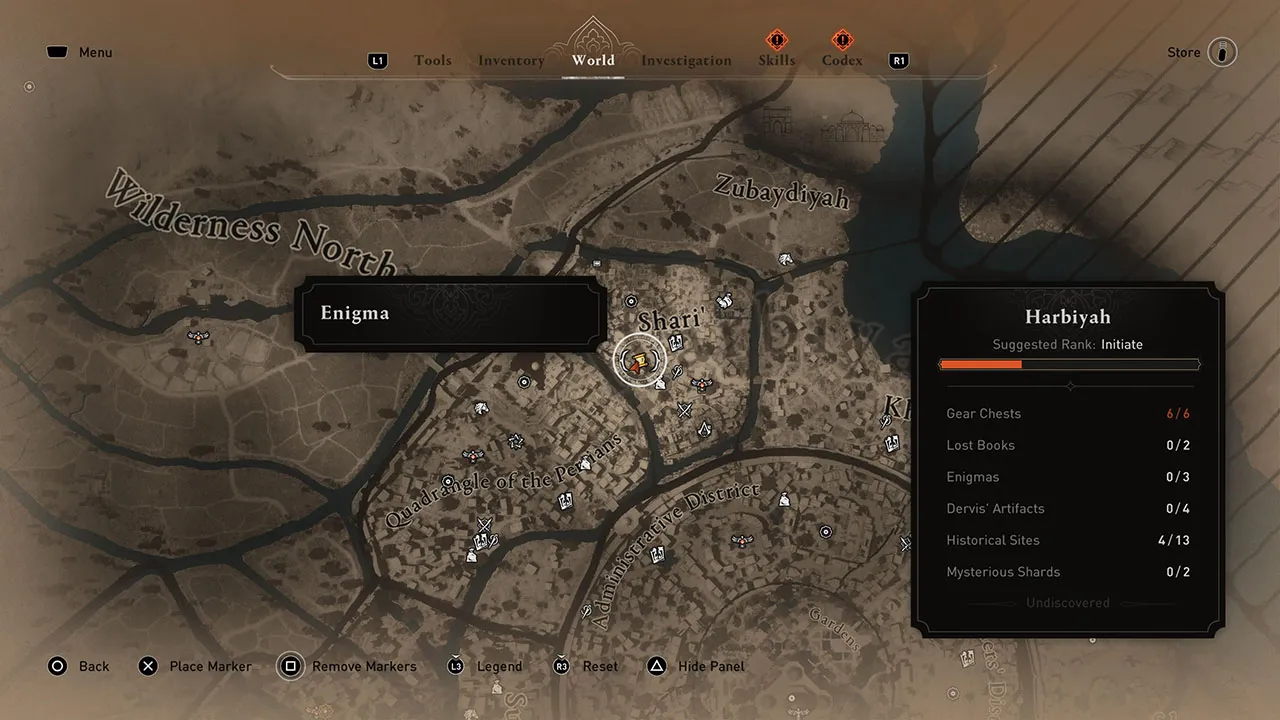
Task: Open the Investigation tab
Action: click(x=686, y=60)
